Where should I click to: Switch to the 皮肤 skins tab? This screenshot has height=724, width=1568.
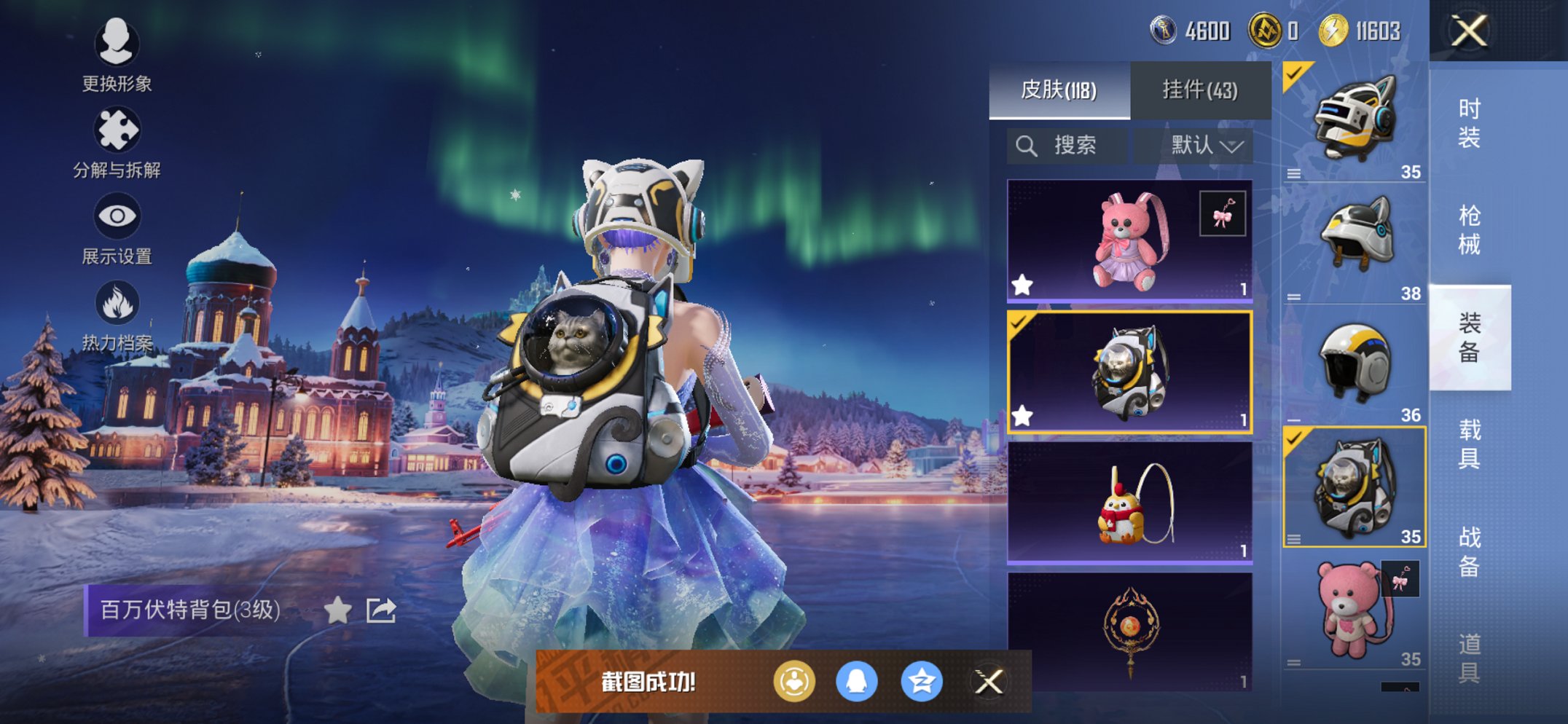point(1059,90)
